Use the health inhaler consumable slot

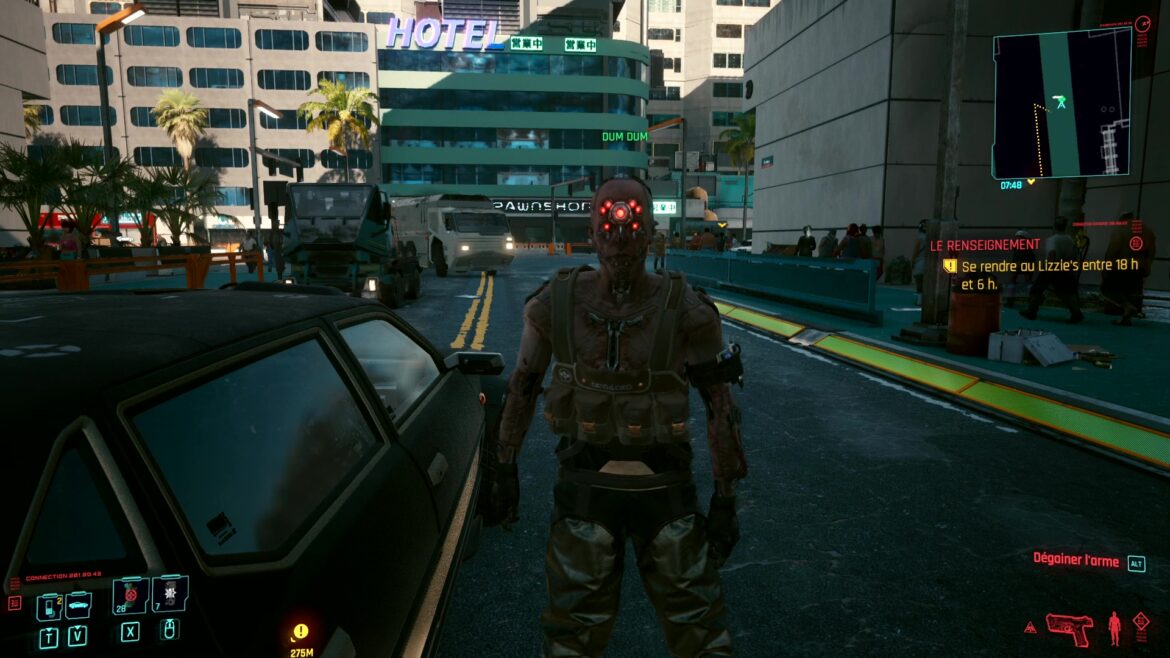[x=130, y=597]
